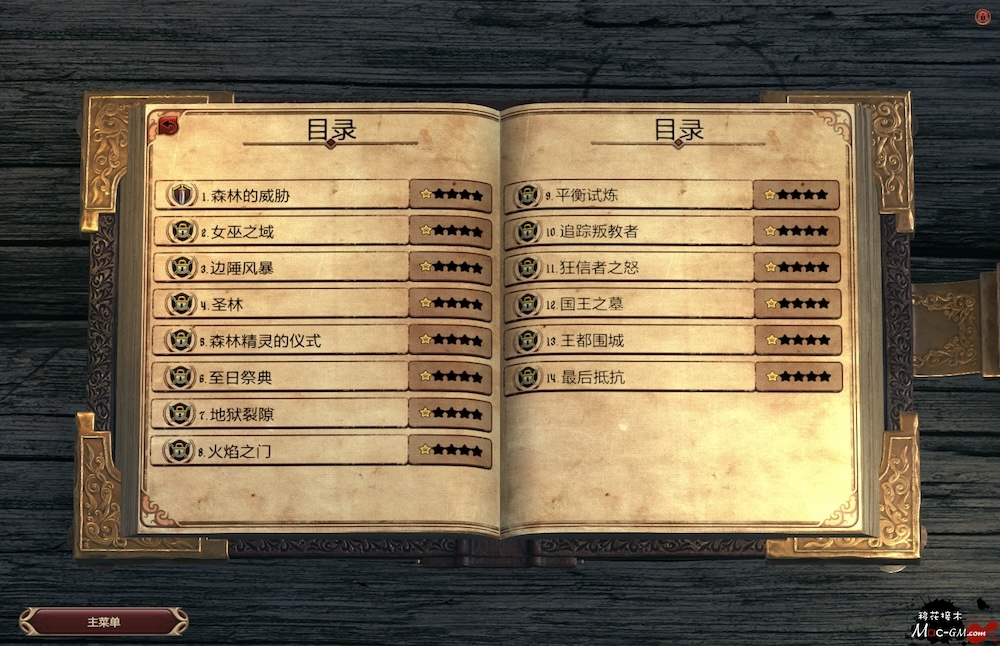Open chapter 5 森林精灵的仪式
Image resolution: width=1000 pixels, height=646 pixels.
(x=280, y=341)
